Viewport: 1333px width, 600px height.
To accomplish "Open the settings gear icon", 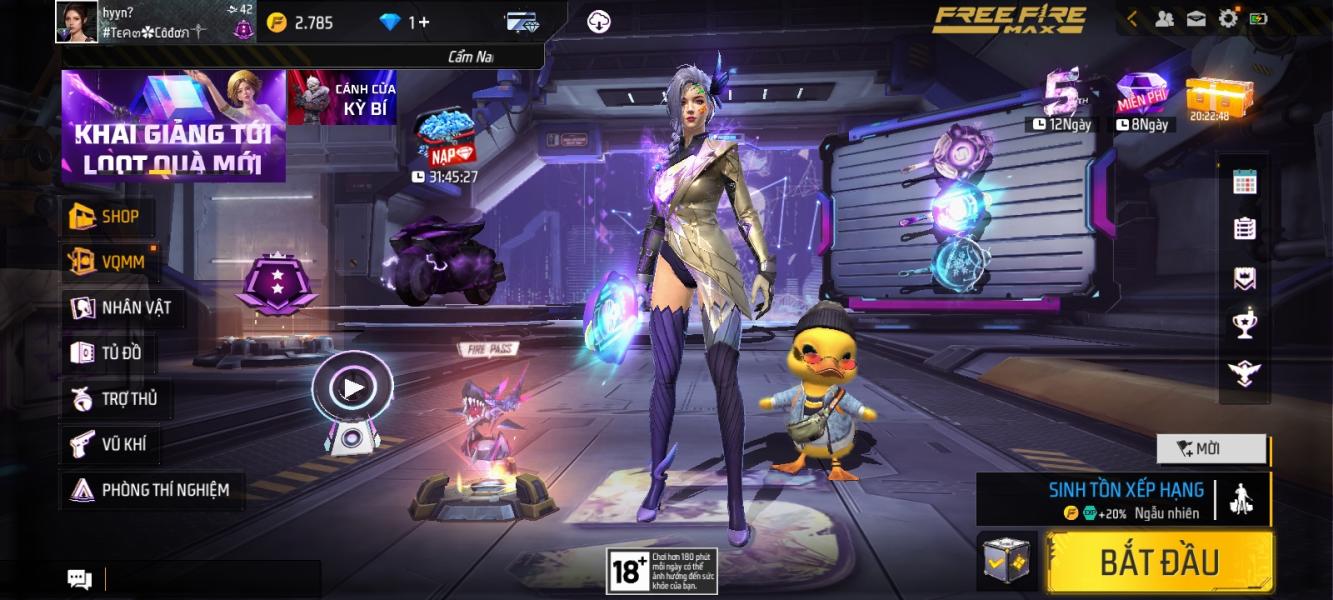I will click(1228, 18).
